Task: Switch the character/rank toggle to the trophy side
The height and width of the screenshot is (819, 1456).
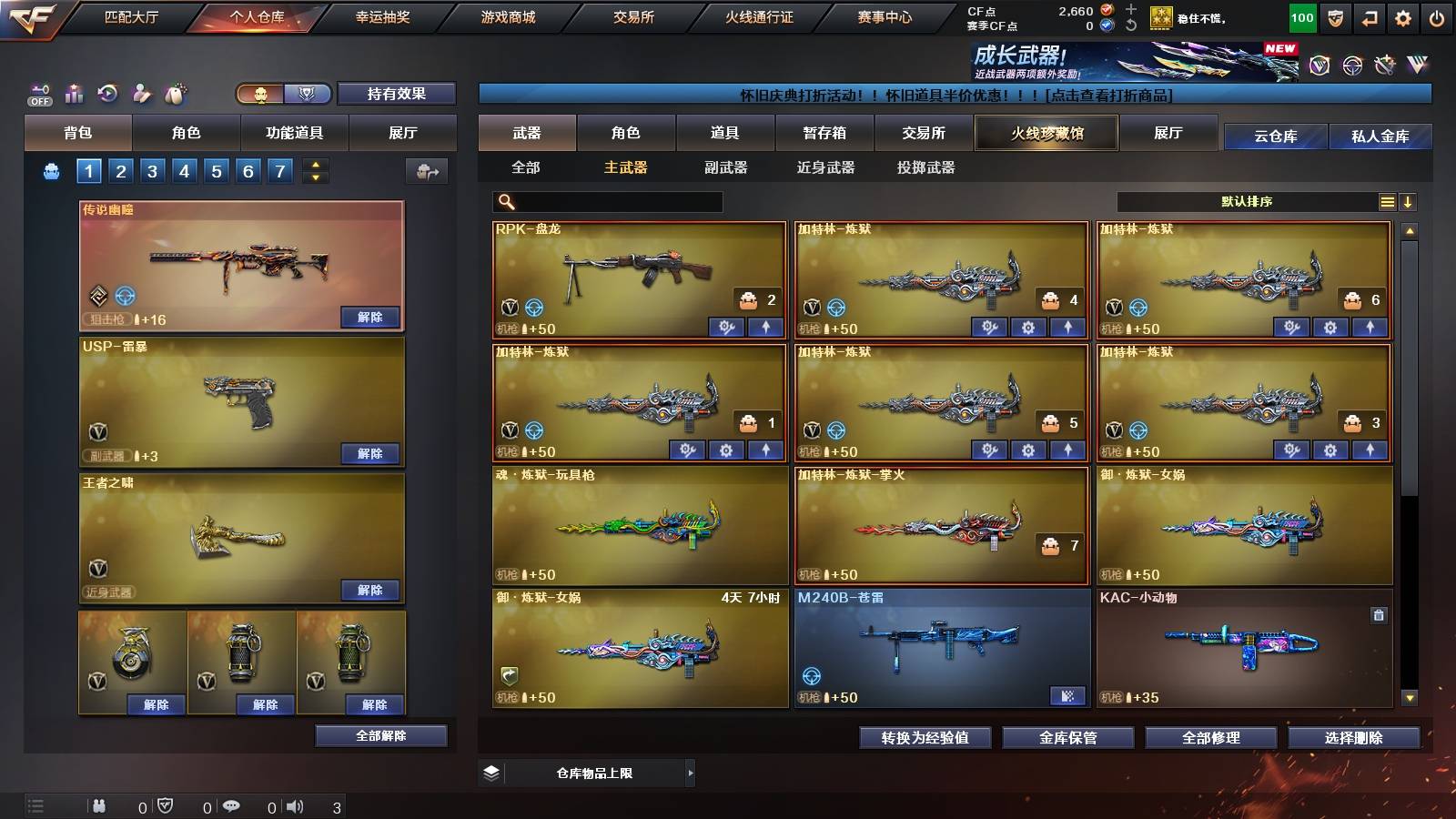Action: tap(308, 94)
